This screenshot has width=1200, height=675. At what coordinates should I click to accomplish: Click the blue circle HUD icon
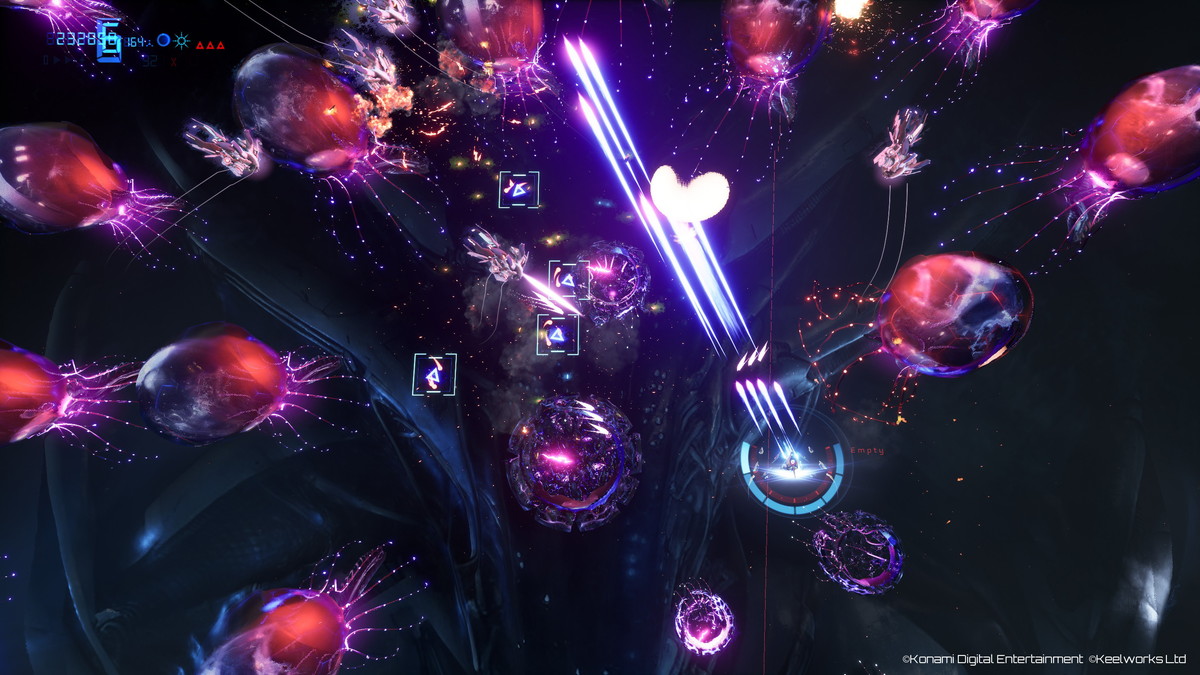pos(163,41)
